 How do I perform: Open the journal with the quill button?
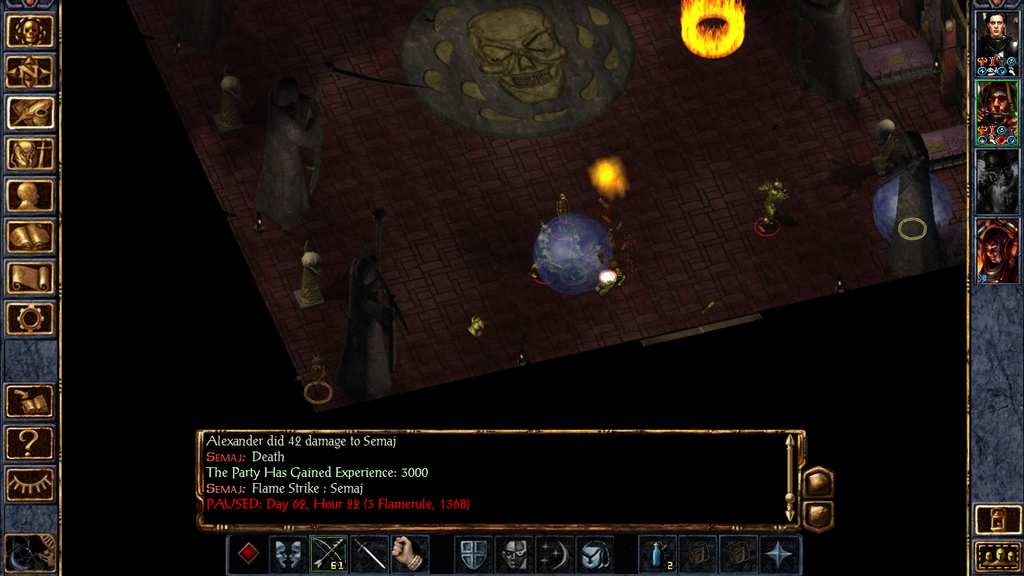(30, 112)
